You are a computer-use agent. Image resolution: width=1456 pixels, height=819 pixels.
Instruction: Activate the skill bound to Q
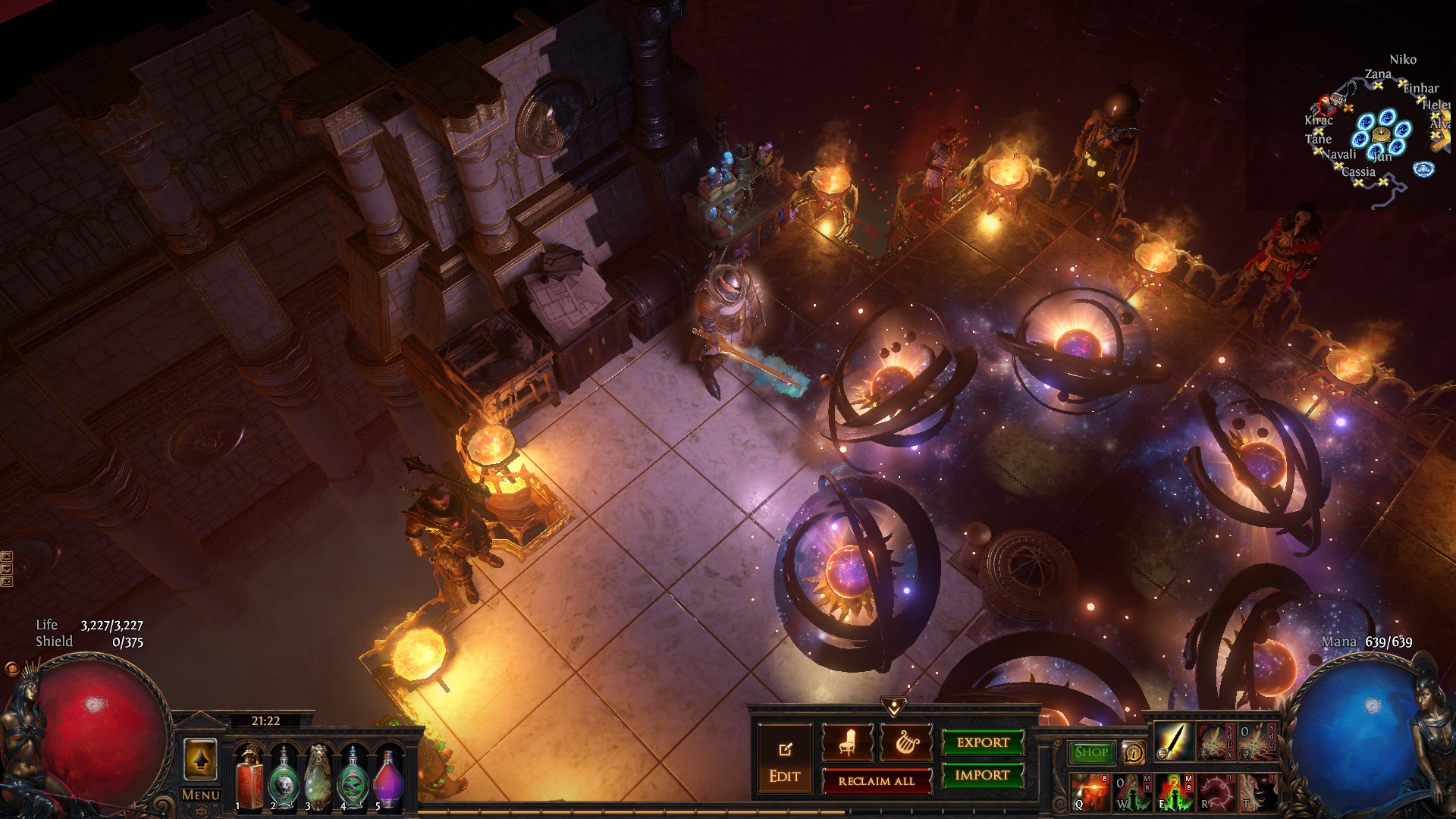point(1090,792)
